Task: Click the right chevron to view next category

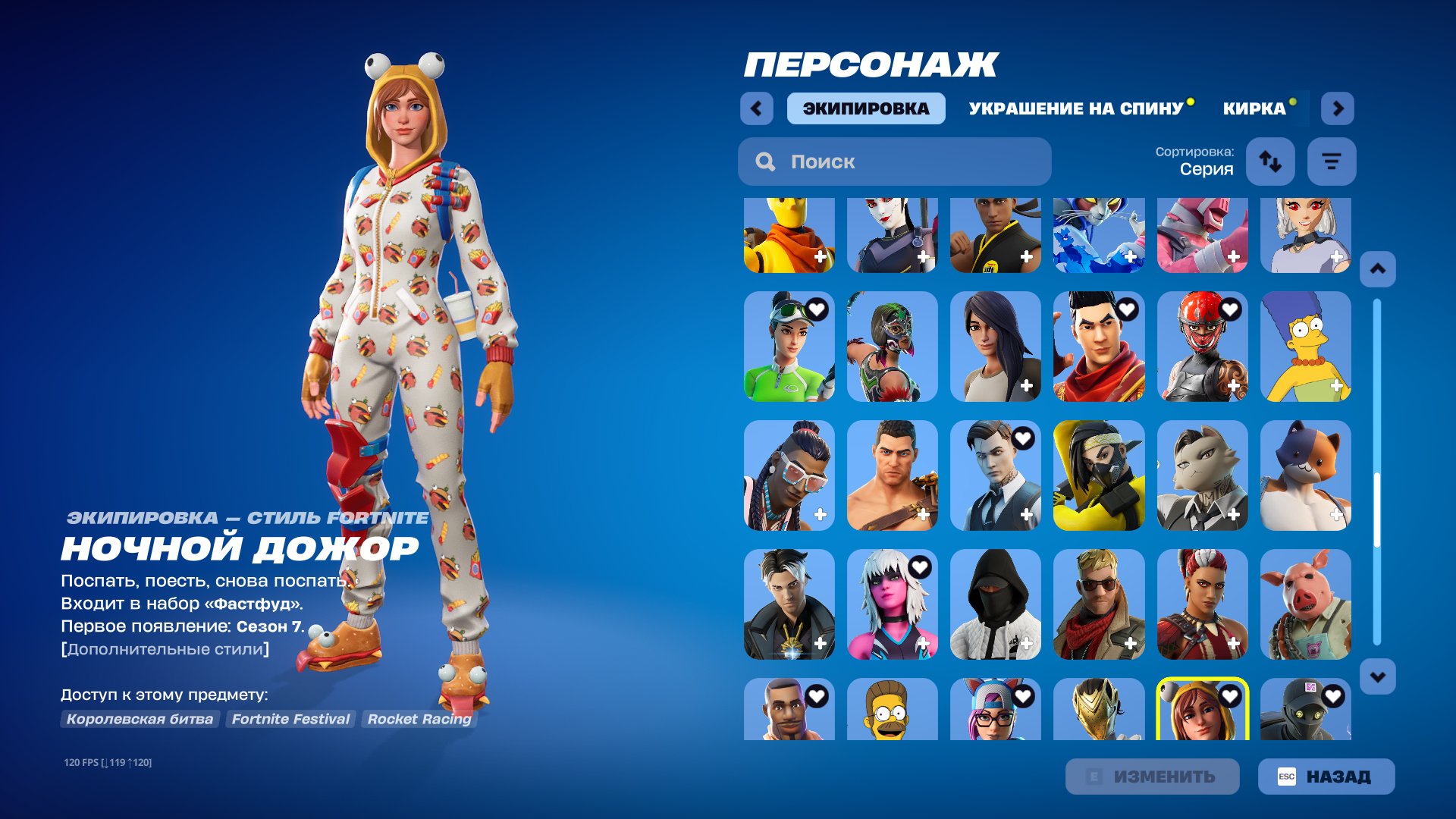Action: pyautogui.click(x=1338, y=108)
